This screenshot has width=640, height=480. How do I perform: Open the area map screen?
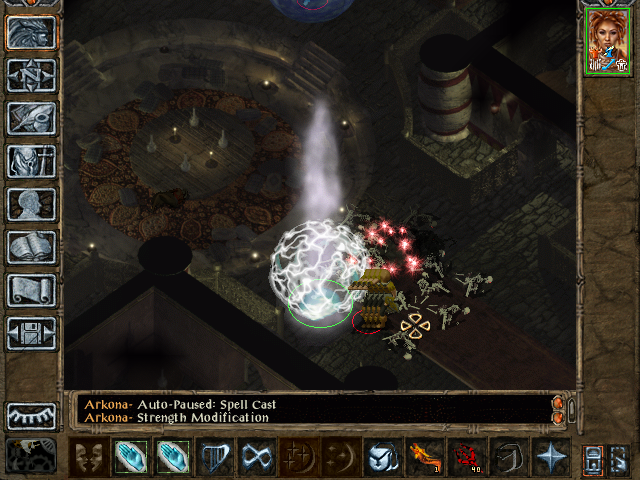point(31,76)
